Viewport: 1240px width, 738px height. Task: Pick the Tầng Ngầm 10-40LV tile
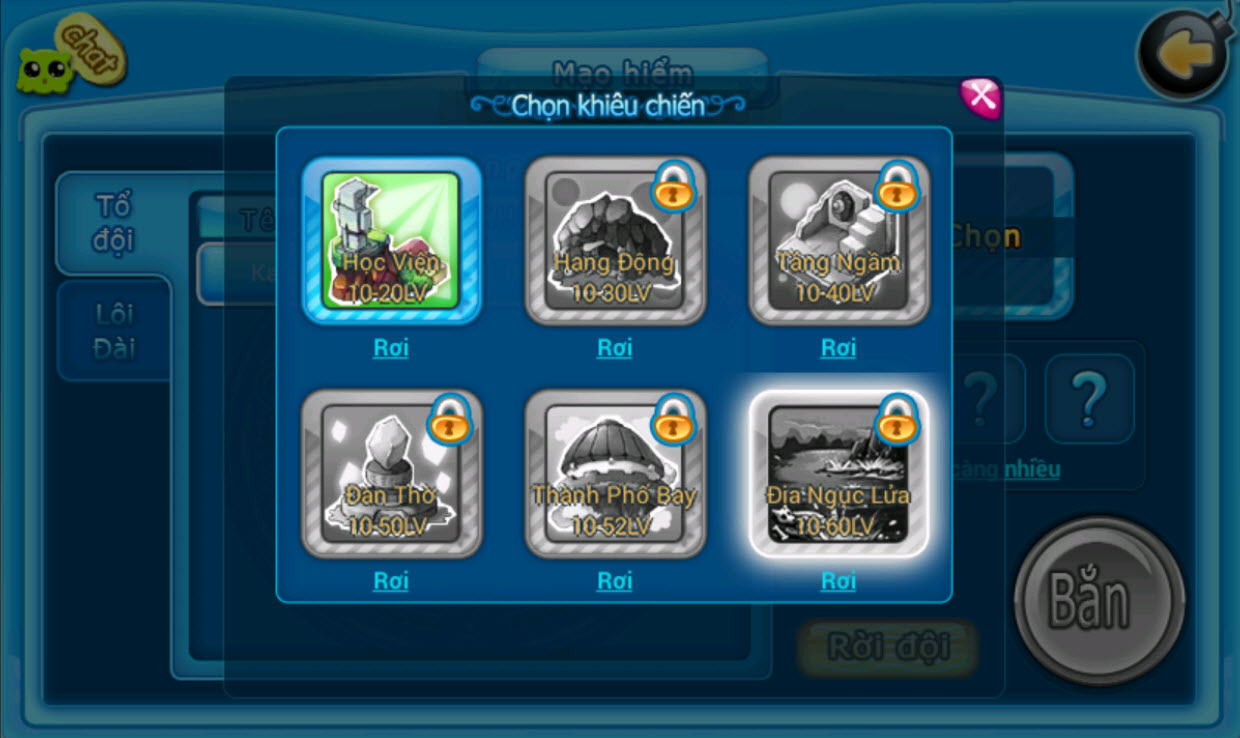coord(839,240)
